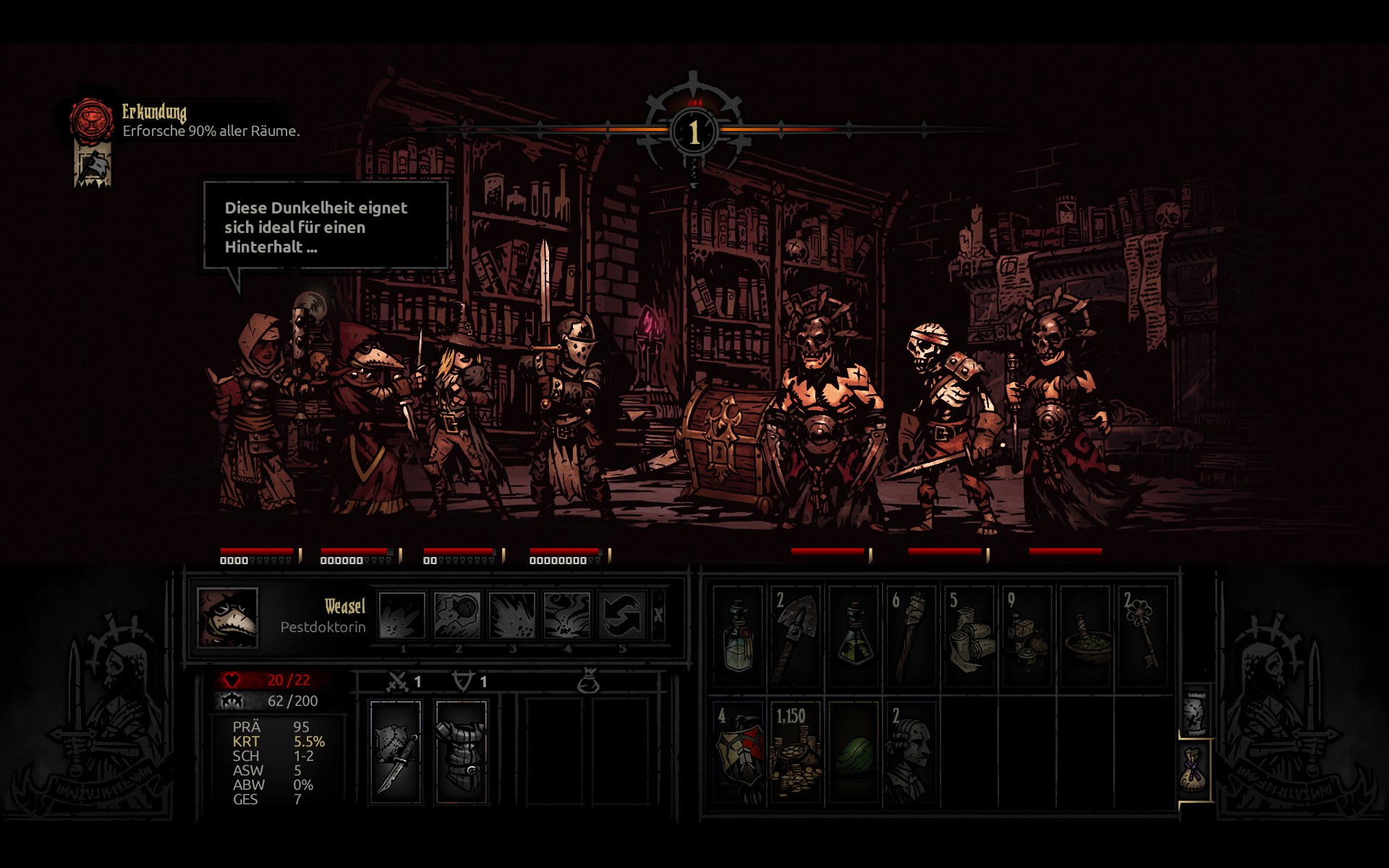Click the Erkundung quest objective seal
Viewport: 1389px width, 868px height.
pyautogui.click(x=92, y=120)
